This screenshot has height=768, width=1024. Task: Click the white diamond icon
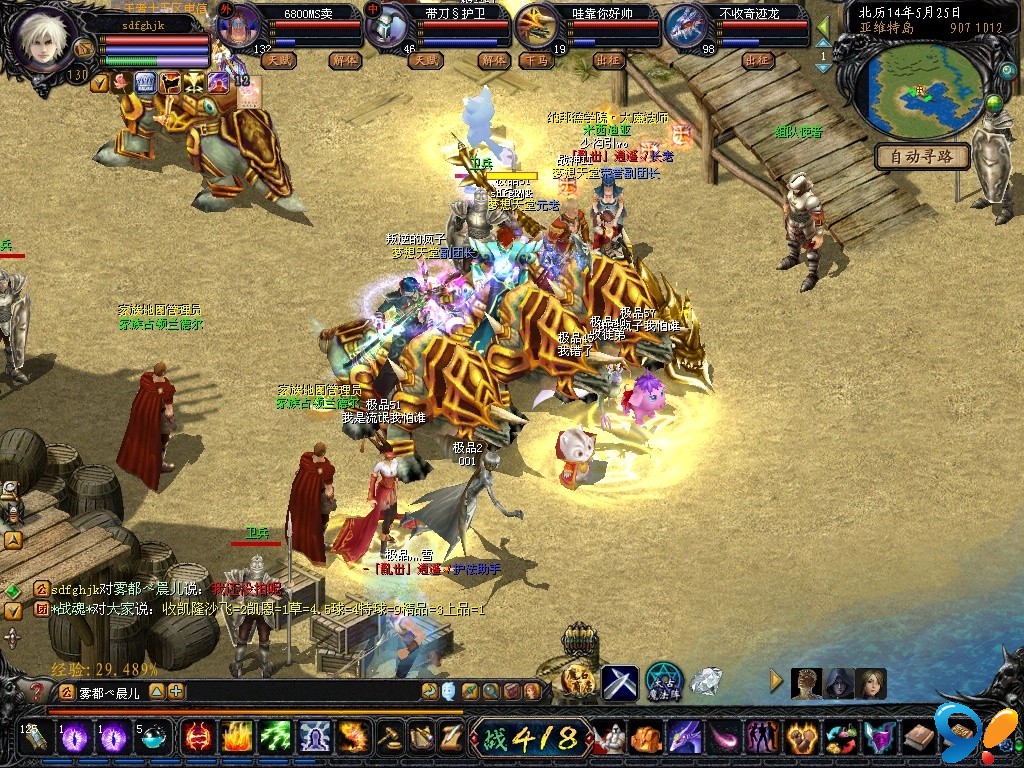click(x=706, y=682)
